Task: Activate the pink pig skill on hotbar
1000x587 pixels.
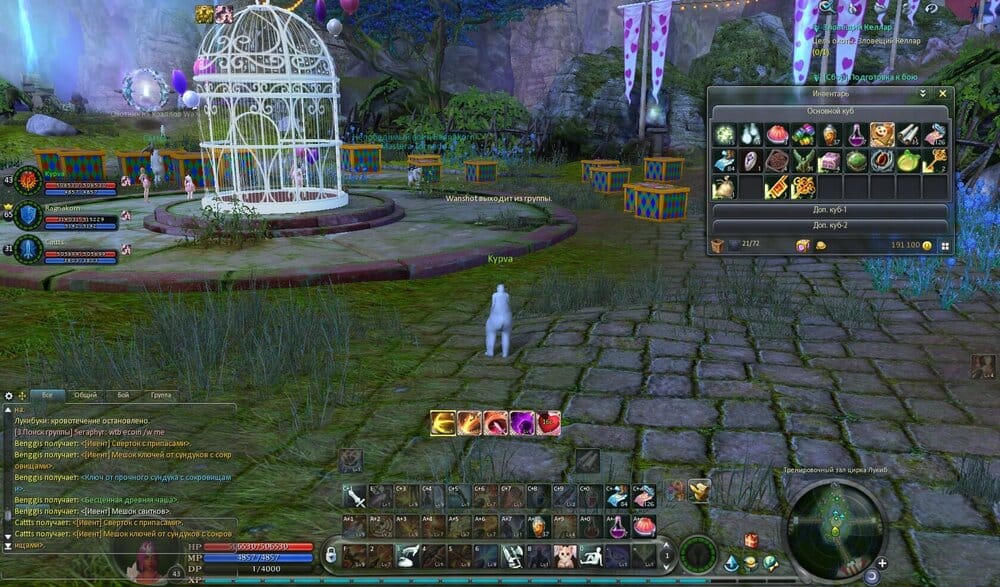Action: tap(563, 556)
